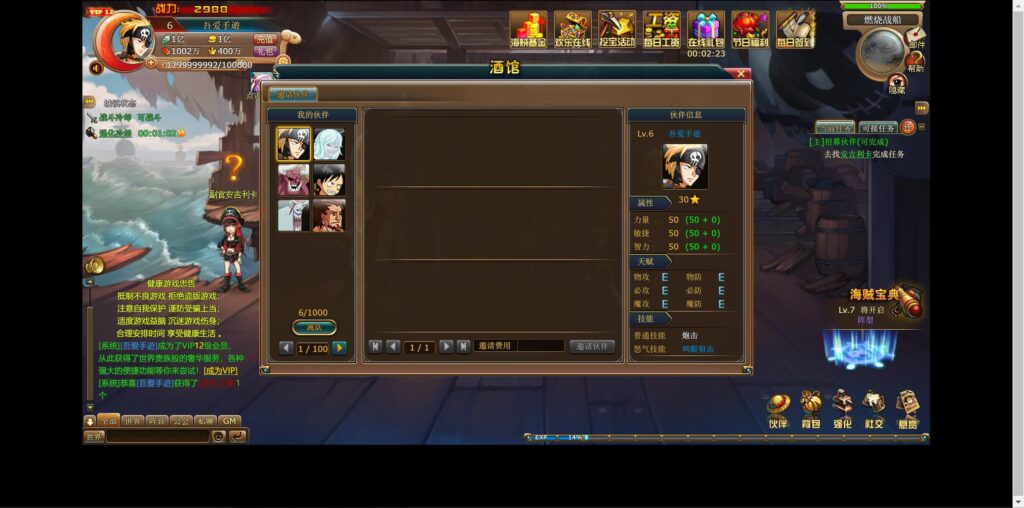The width and height of the screenshot is (1024, 508).
Task: Open the 每日签到 daily sign-in scroll
Action: coord(795,29)
